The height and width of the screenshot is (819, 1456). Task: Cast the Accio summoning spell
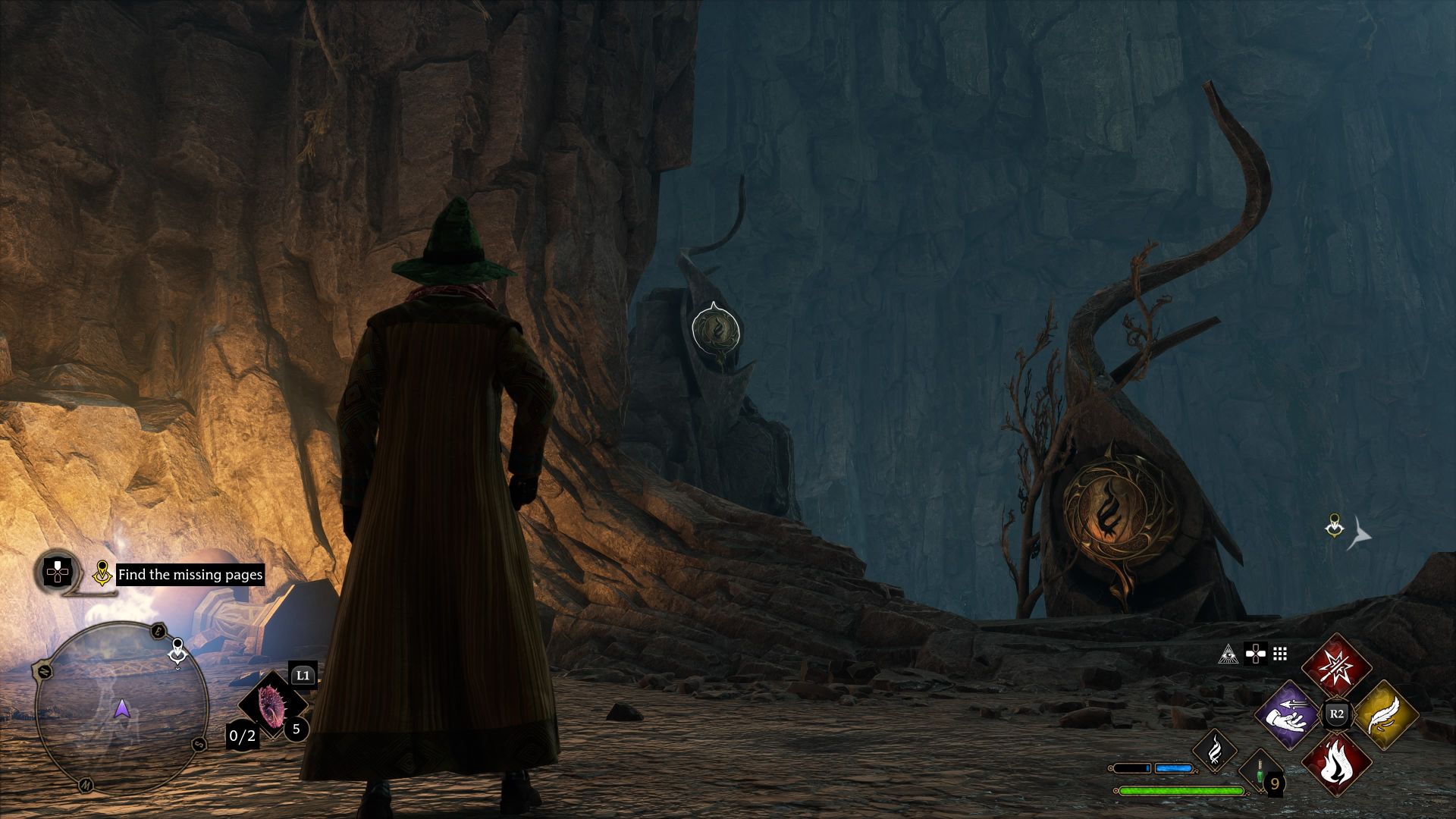click(x=1288, y=715)
